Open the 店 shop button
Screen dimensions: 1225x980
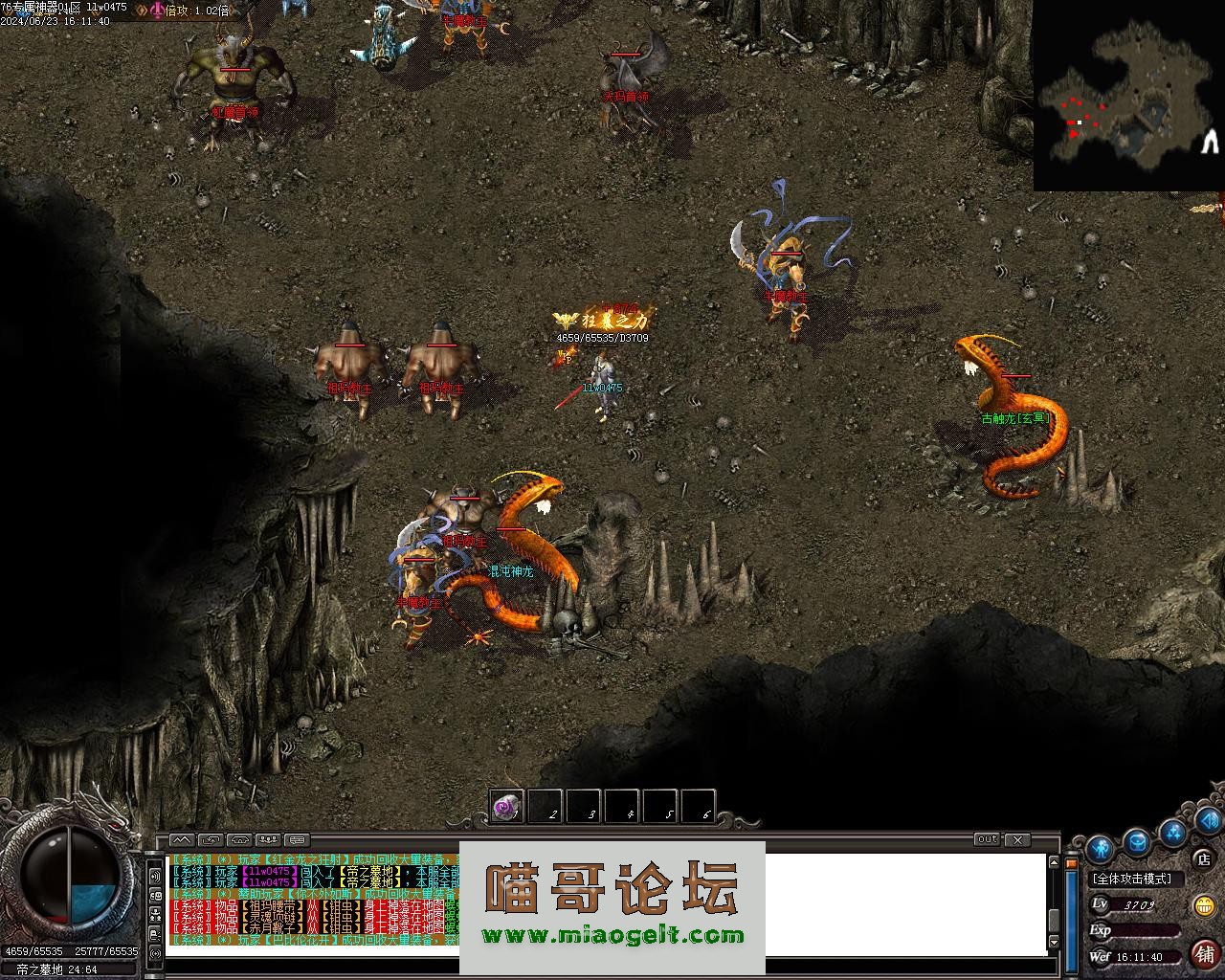click(1204, 859)
